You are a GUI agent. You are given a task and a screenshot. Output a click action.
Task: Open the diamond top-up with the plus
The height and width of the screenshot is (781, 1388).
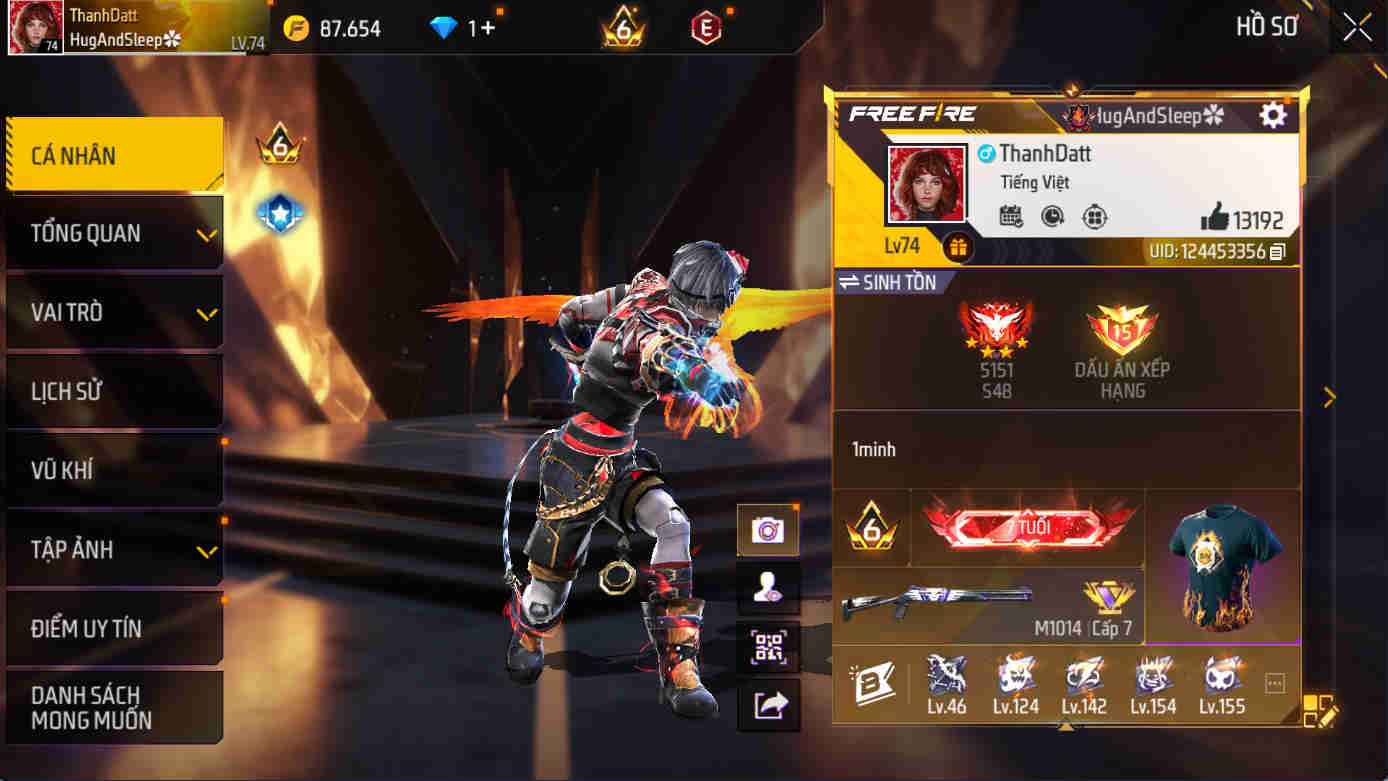(489, 27)
